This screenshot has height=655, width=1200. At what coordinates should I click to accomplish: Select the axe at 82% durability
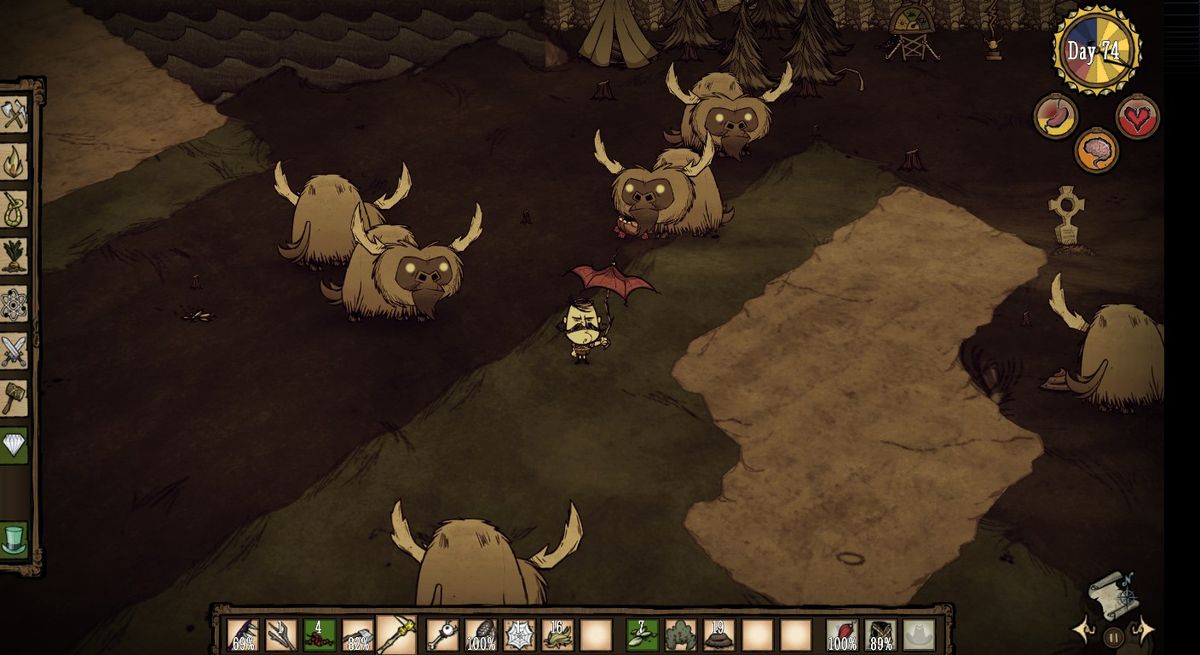click(x=357, y=634)
